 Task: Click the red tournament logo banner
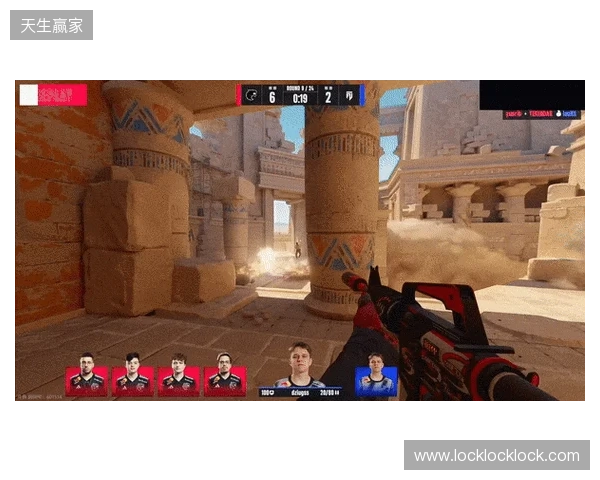point(53,95)
